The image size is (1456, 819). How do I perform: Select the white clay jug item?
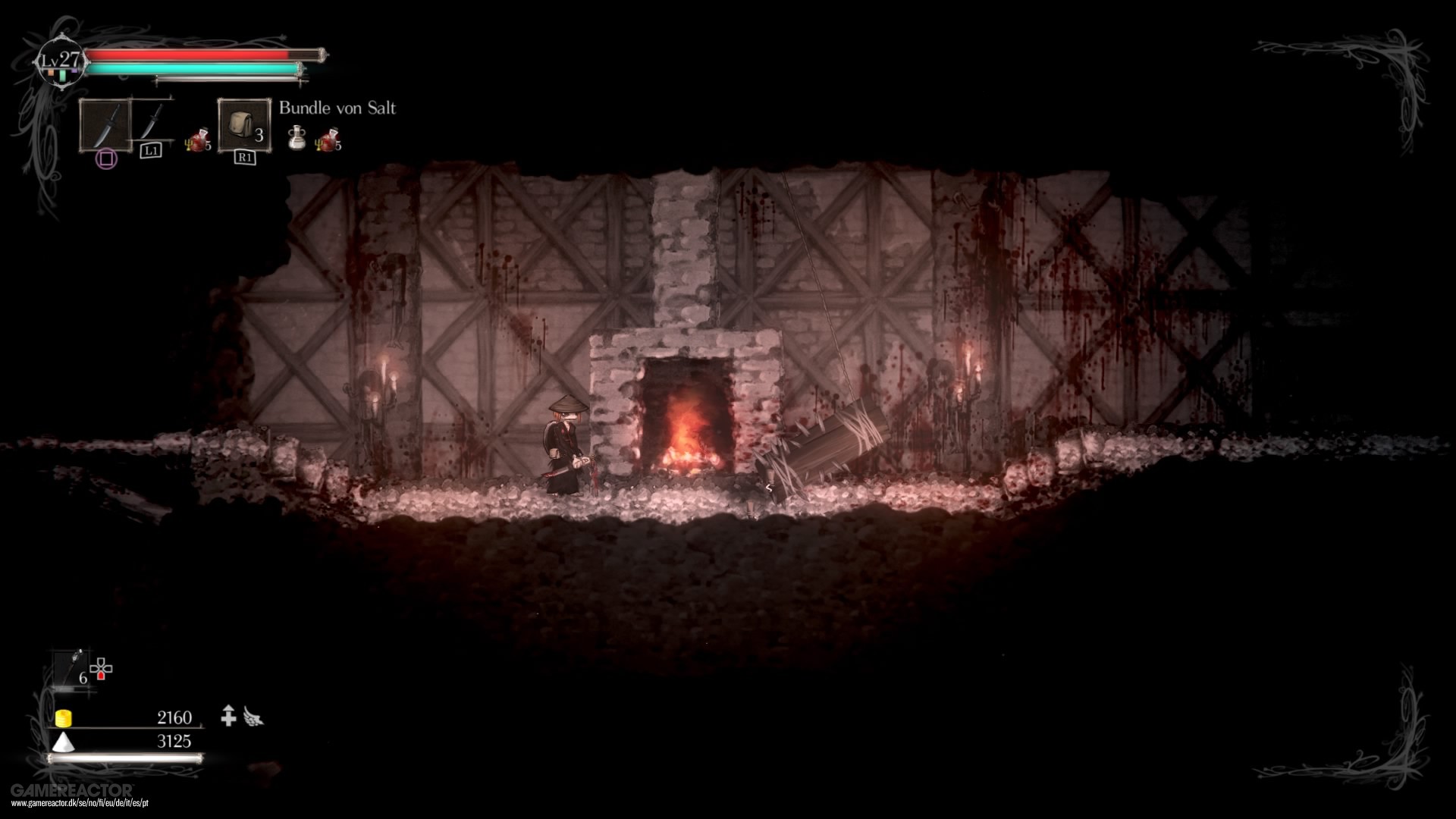pos(297,138)
